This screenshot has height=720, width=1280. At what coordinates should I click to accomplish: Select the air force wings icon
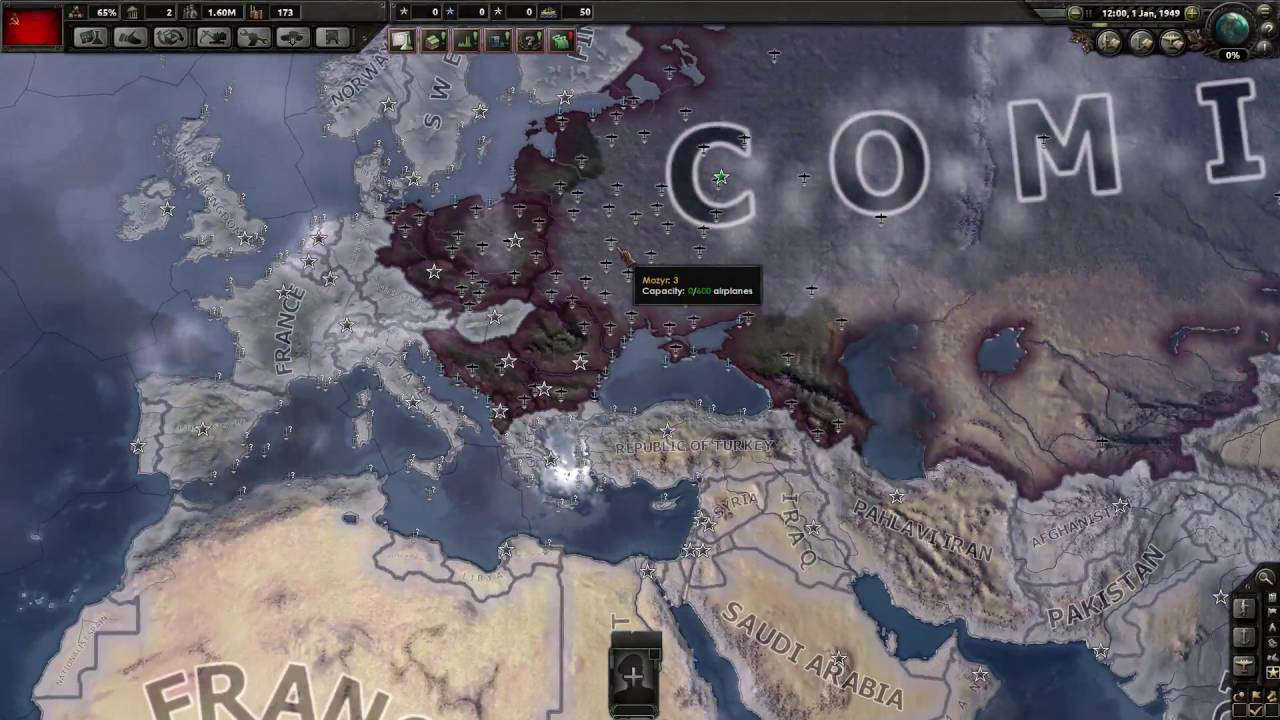click(x=1243, y=665)
